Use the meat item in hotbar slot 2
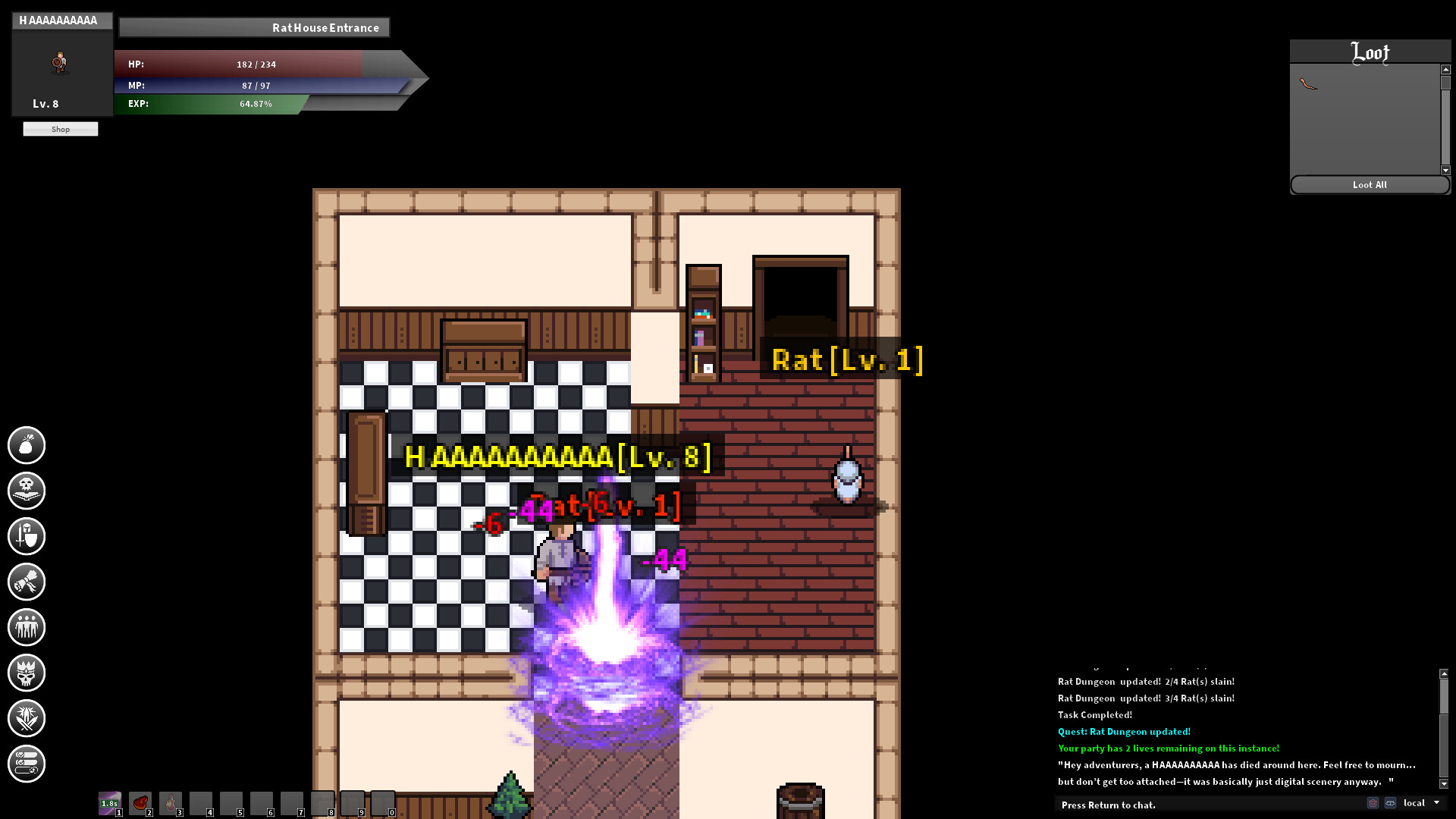Image resolution: width=1456 pixels, height=819 pixels. (140, 804)
